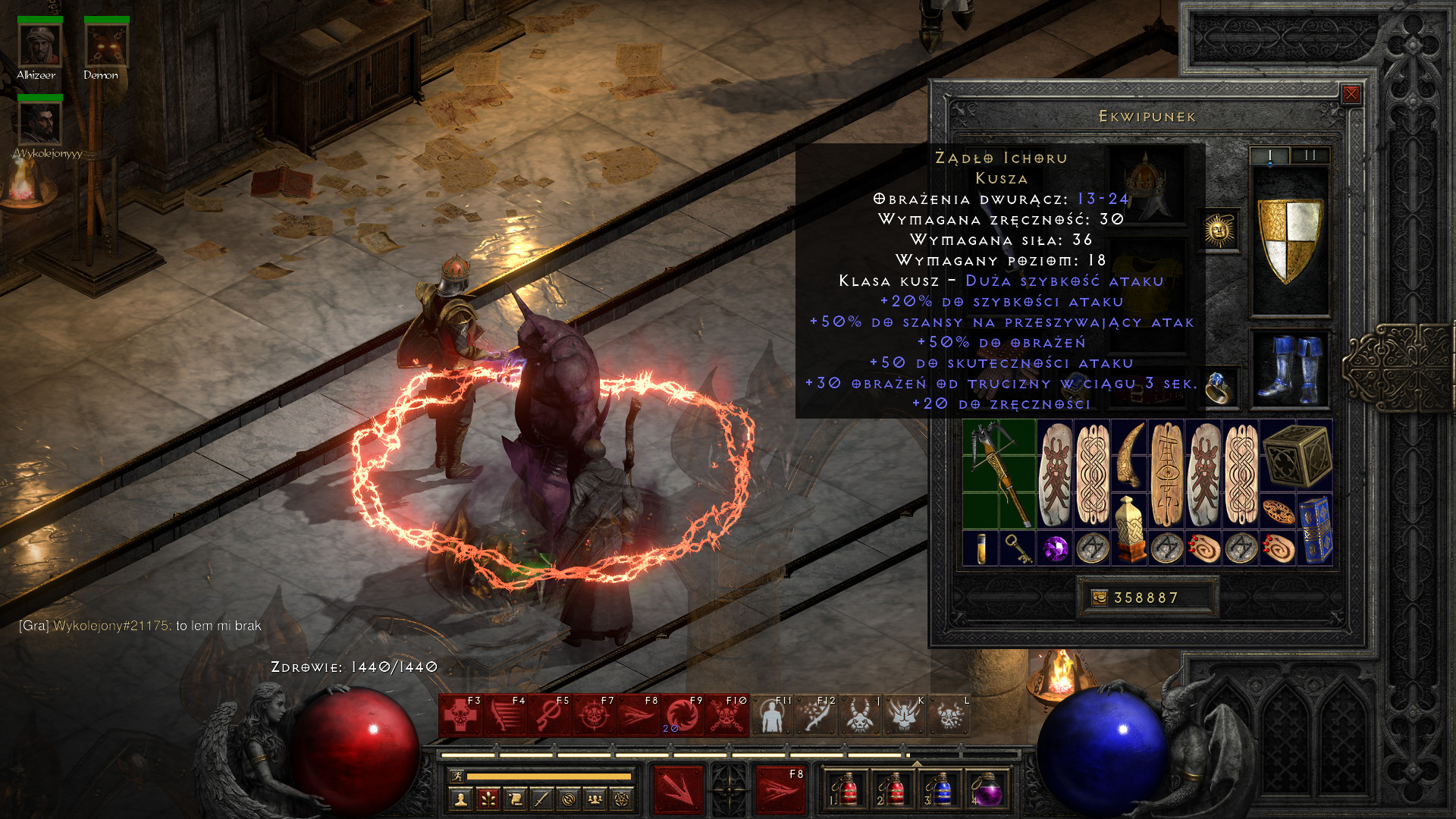
Task: Open the character sheet mini-panel button
Action: click(460, 799)
